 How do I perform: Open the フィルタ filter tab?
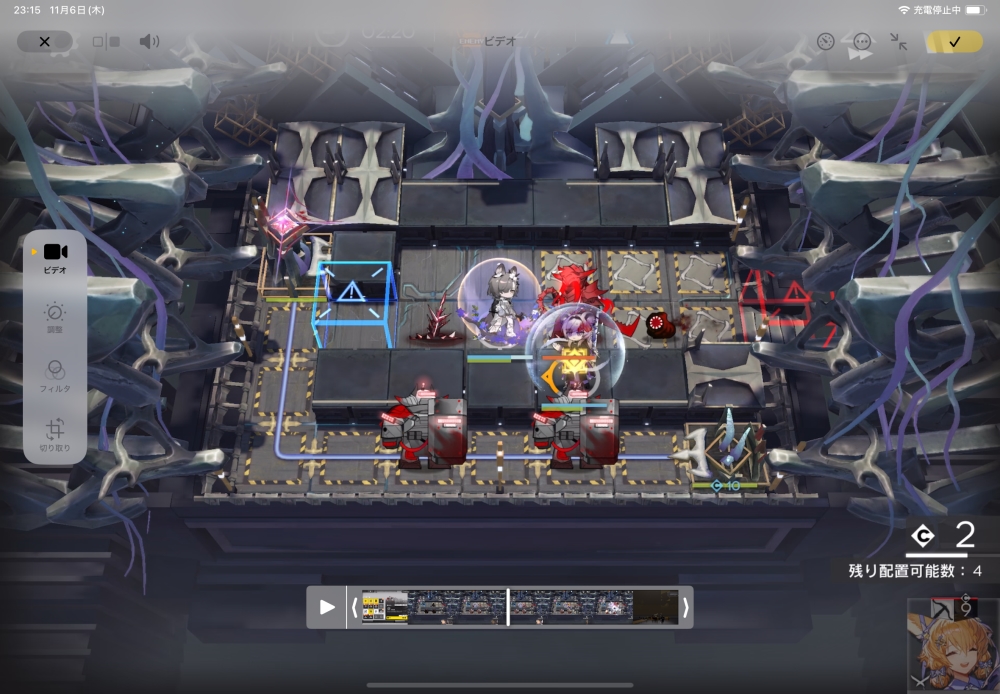(55, 375)
